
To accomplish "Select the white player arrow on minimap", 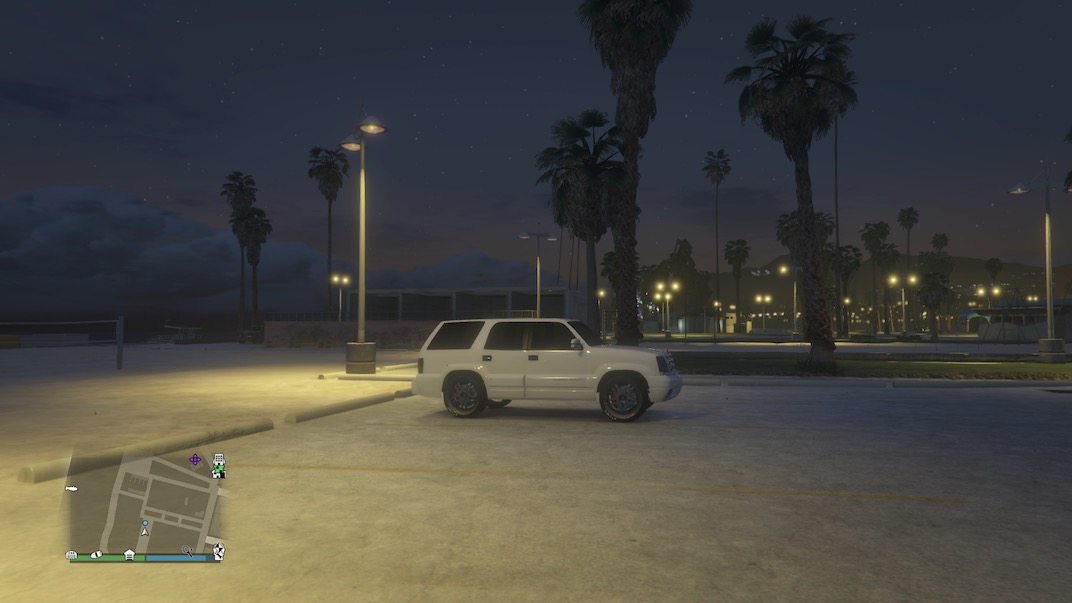I will pyautogui.click(x=145, y=532).
